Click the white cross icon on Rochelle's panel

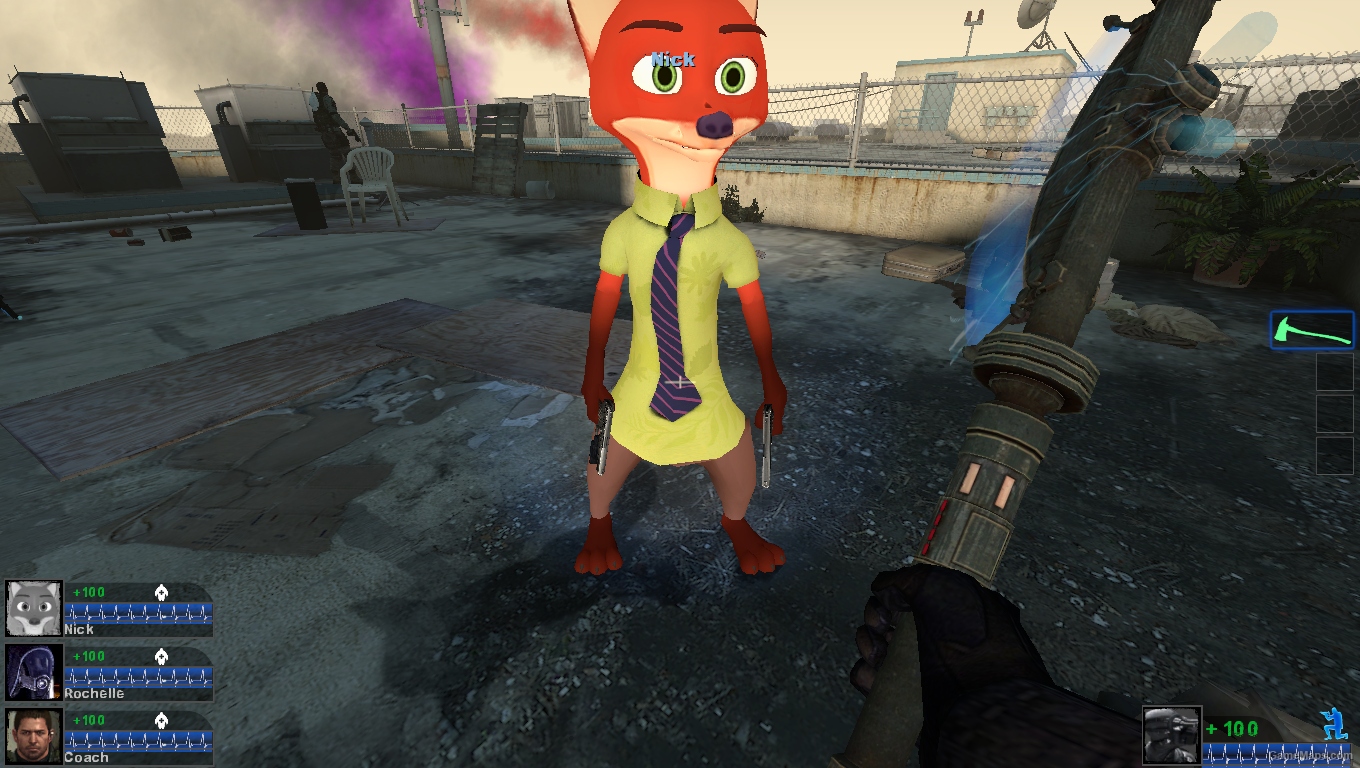point(163,657)
